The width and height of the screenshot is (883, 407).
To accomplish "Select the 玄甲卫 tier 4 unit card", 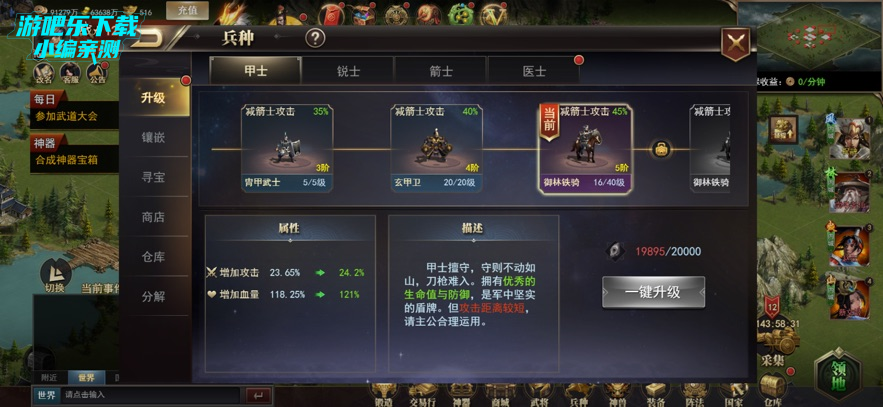I will click(x=435, y=147).
